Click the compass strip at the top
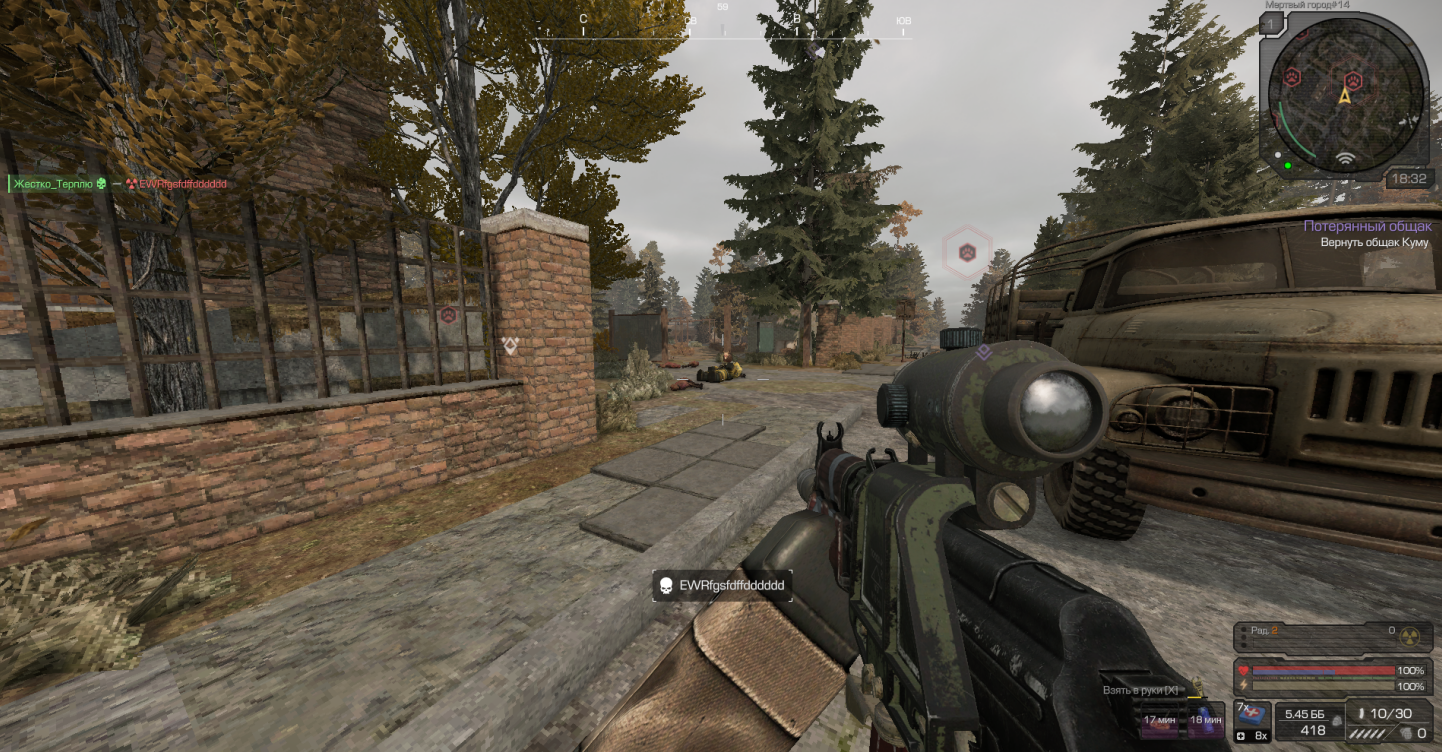 point(722,30)
